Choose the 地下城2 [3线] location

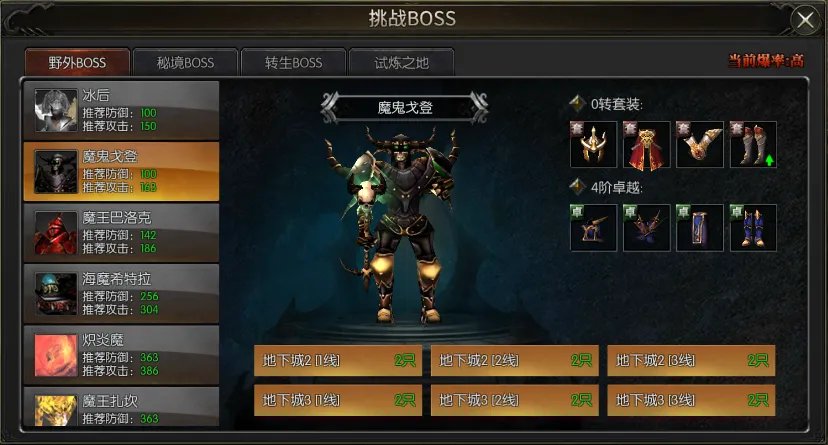(x=690, y=361)
